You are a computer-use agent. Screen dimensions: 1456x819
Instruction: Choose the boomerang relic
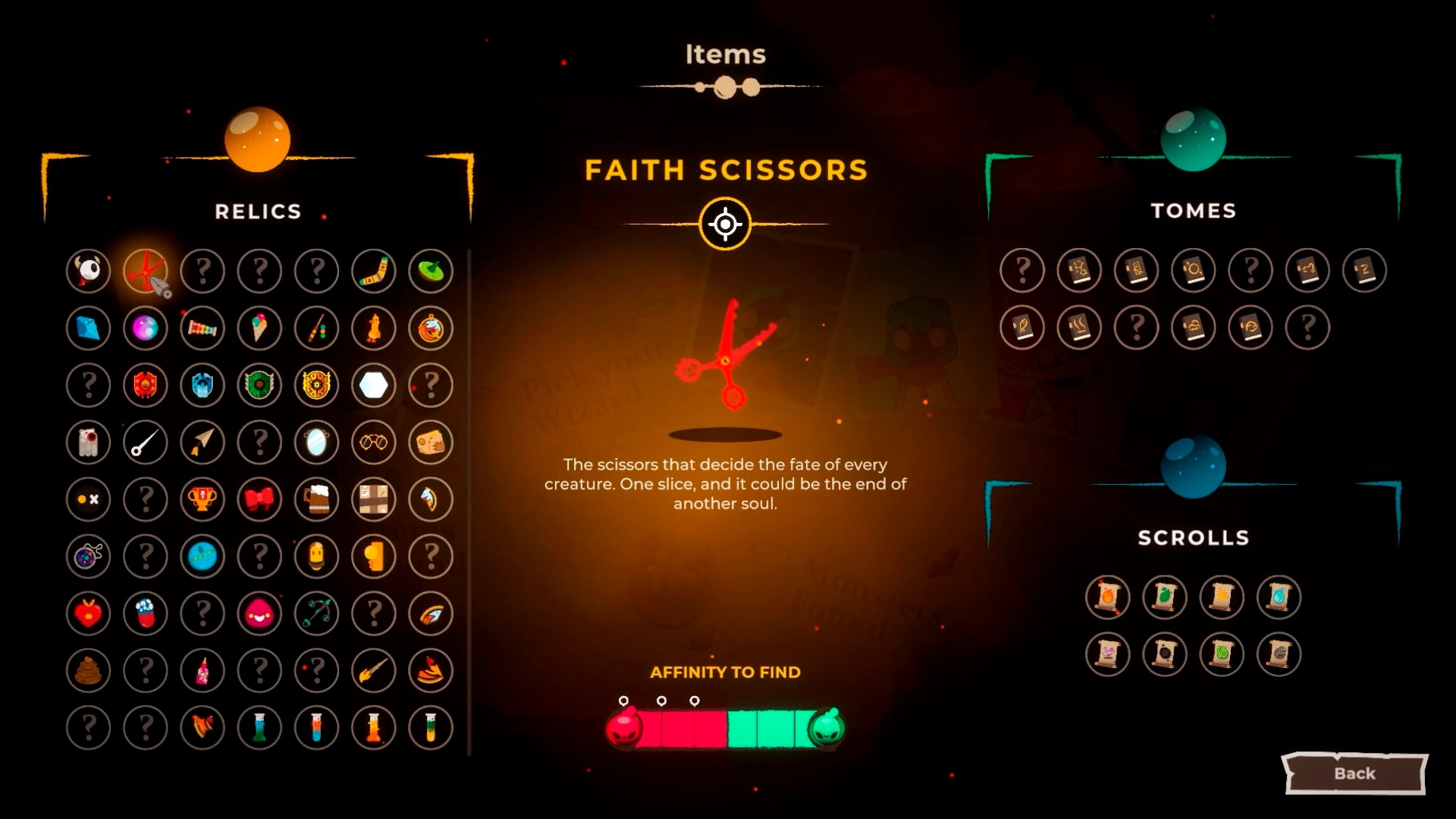pos(374,271)
